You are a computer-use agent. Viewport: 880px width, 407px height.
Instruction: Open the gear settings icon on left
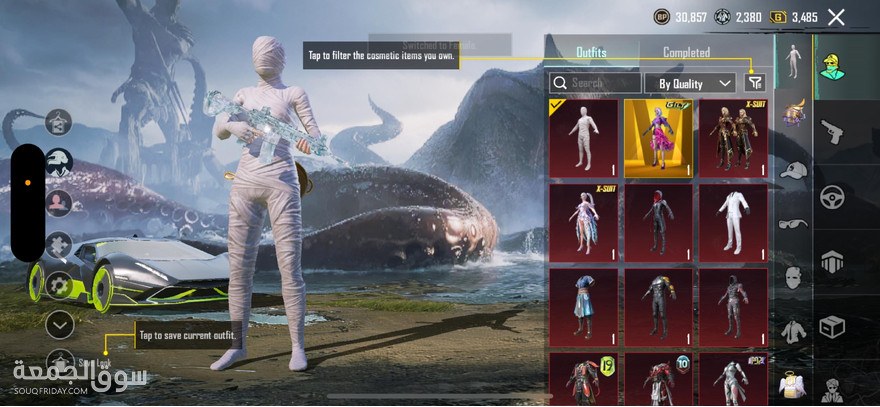59,285
